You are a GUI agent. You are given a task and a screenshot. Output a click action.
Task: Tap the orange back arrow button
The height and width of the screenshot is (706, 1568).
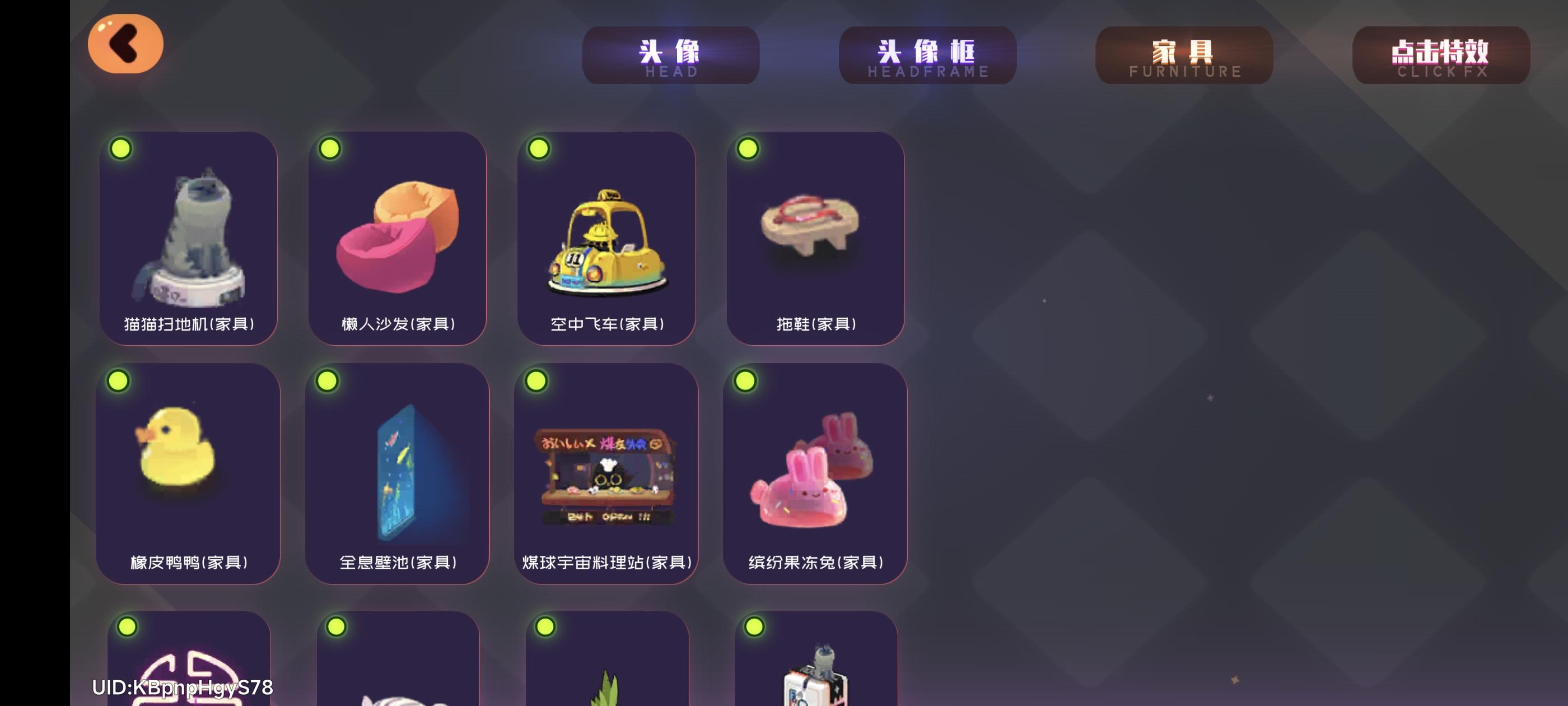pos(125,44)
